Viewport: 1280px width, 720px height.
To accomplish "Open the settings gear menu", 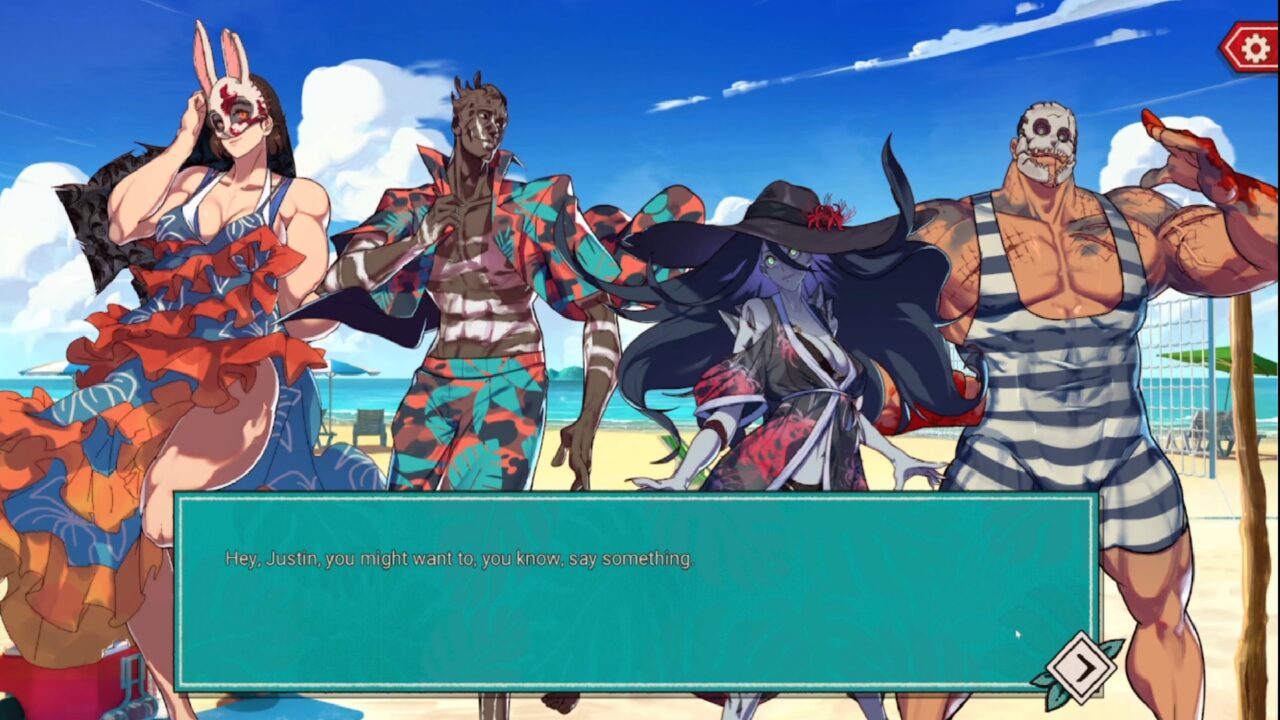I will 1251,47.
